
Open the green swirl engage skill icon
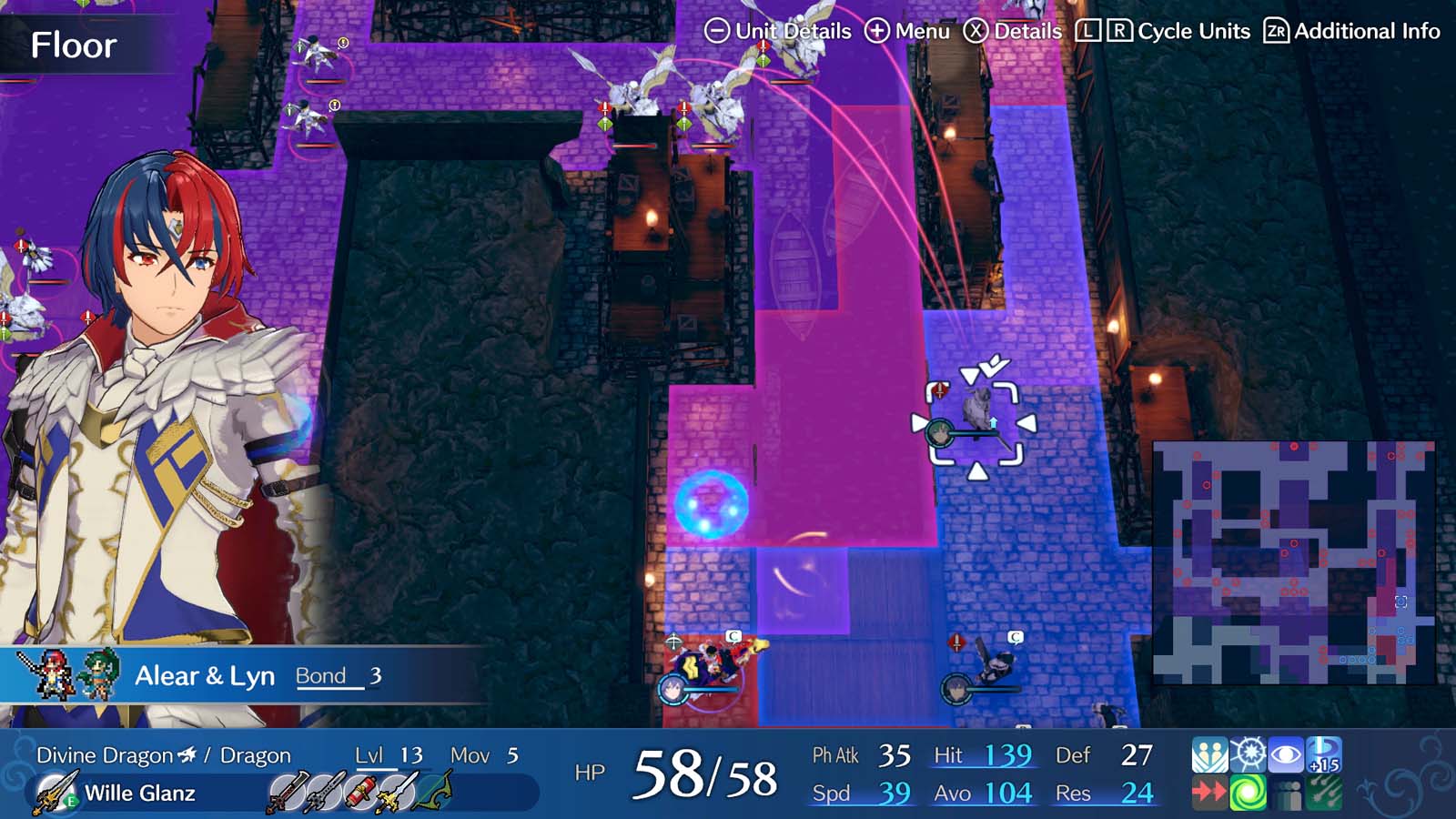(x=1248, y=792)
